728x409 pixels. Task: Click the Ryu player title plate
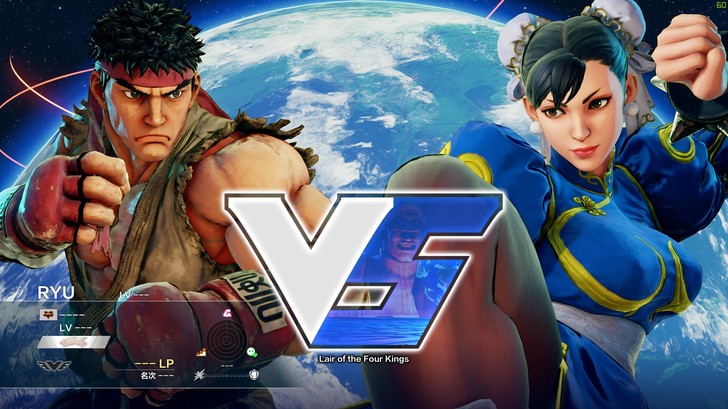click(74, 342)
